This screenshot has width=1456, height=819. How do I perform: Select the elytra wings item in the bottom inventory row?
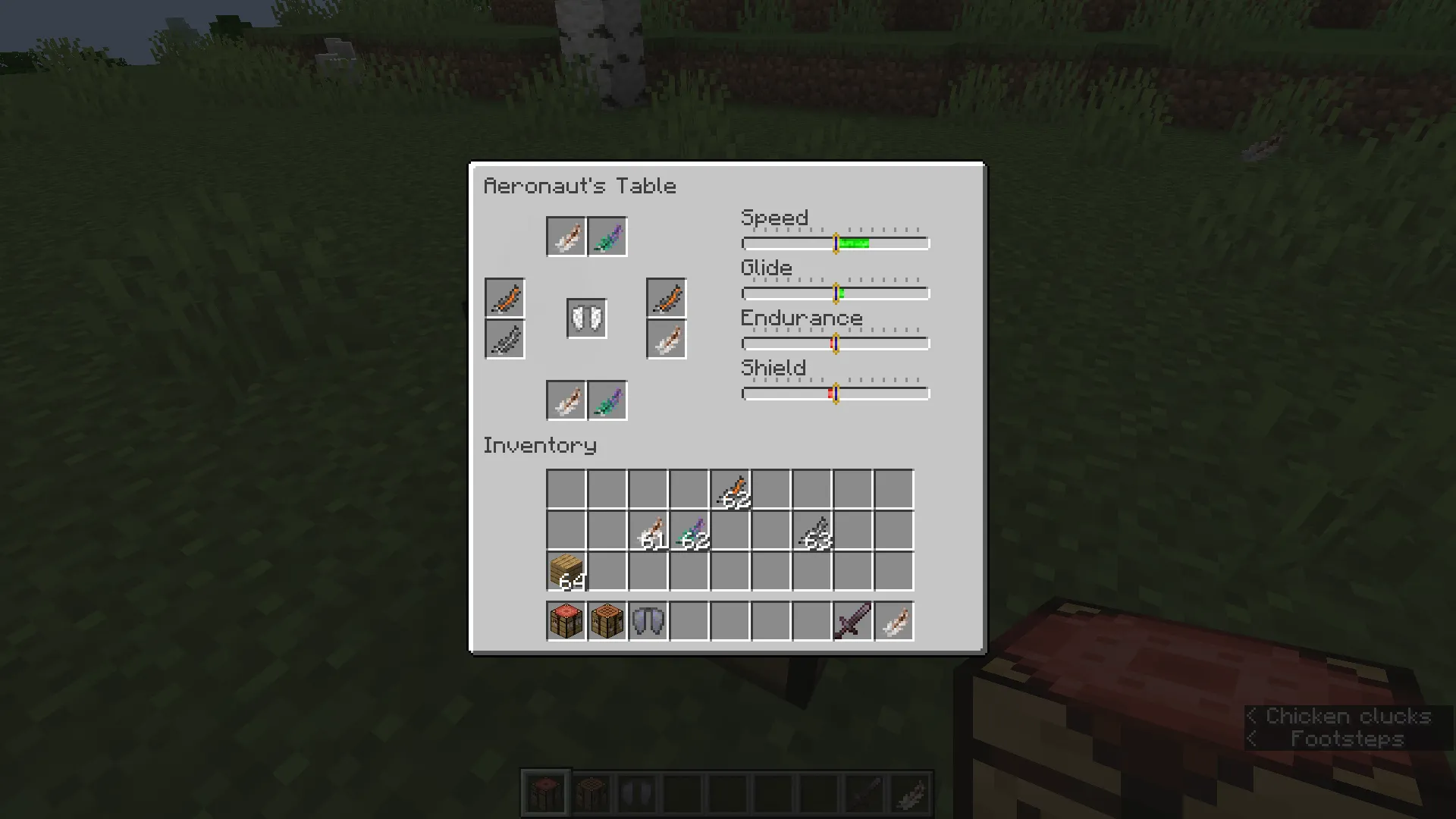pos(648,620)
